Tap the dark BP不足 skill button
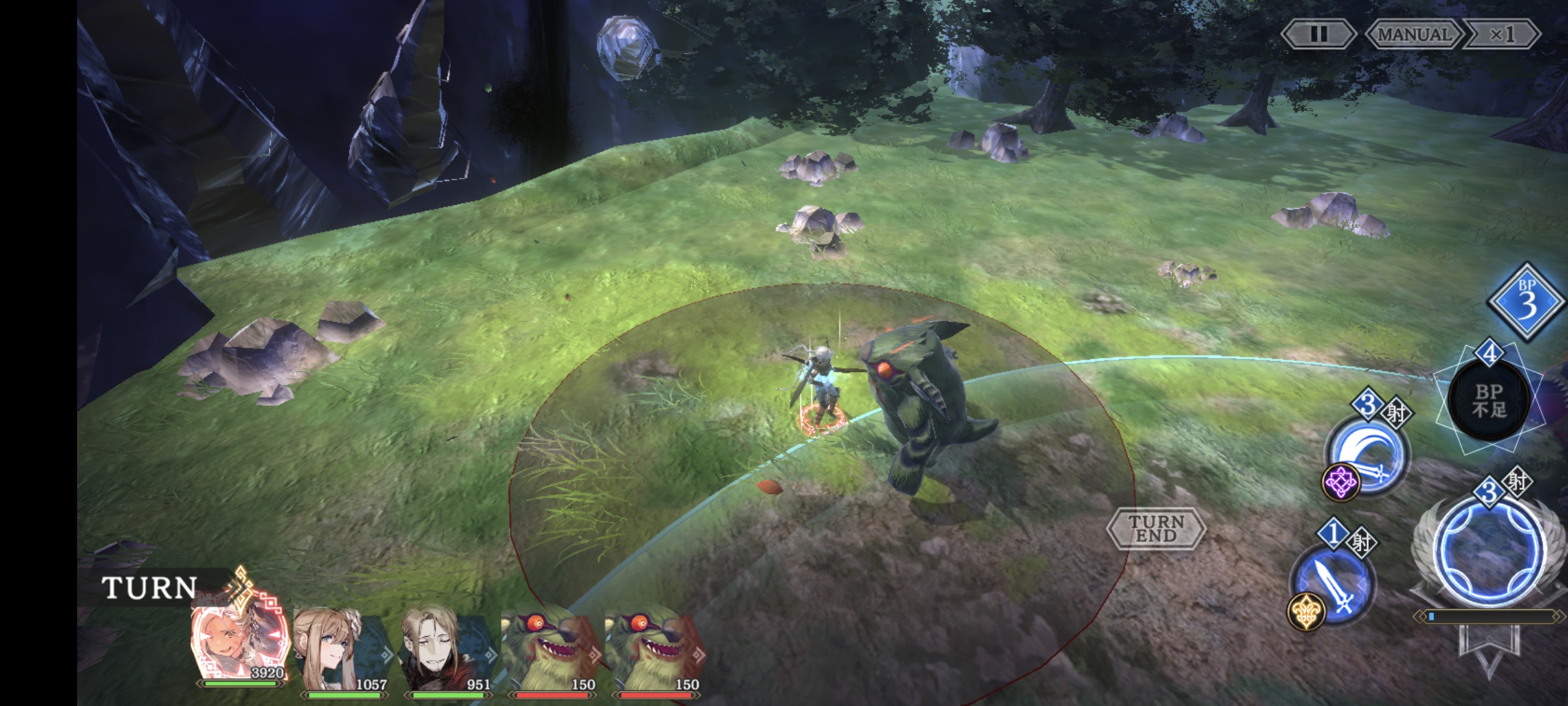 click(1490, 400)
